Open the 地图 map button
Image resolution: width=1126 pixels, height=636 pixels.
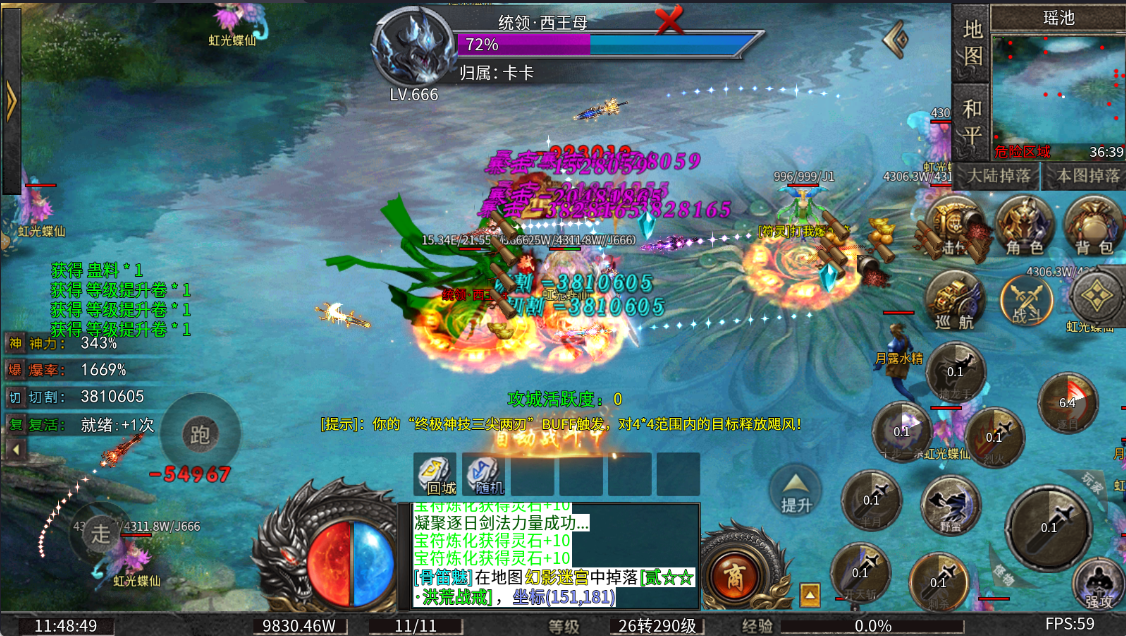(x=972, y=43)
